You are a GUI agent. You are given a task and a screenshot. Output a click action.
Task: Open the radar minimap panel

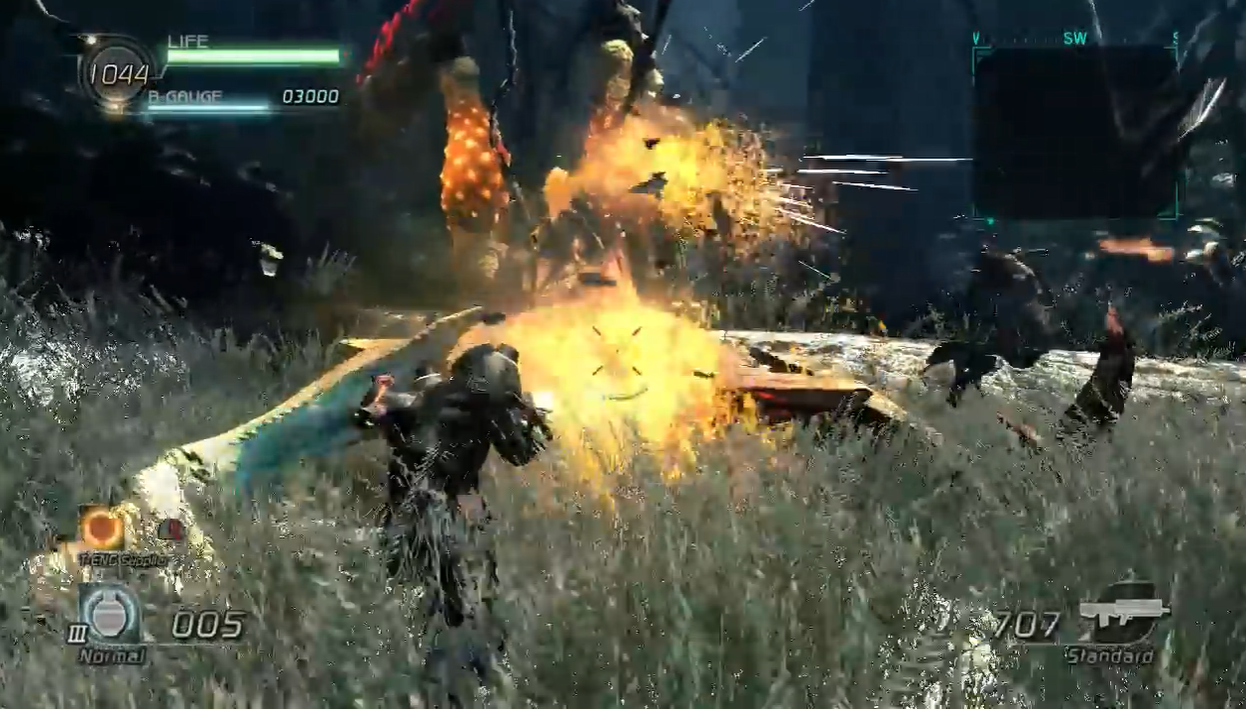pyautogui.click(x=1074, y=130)
